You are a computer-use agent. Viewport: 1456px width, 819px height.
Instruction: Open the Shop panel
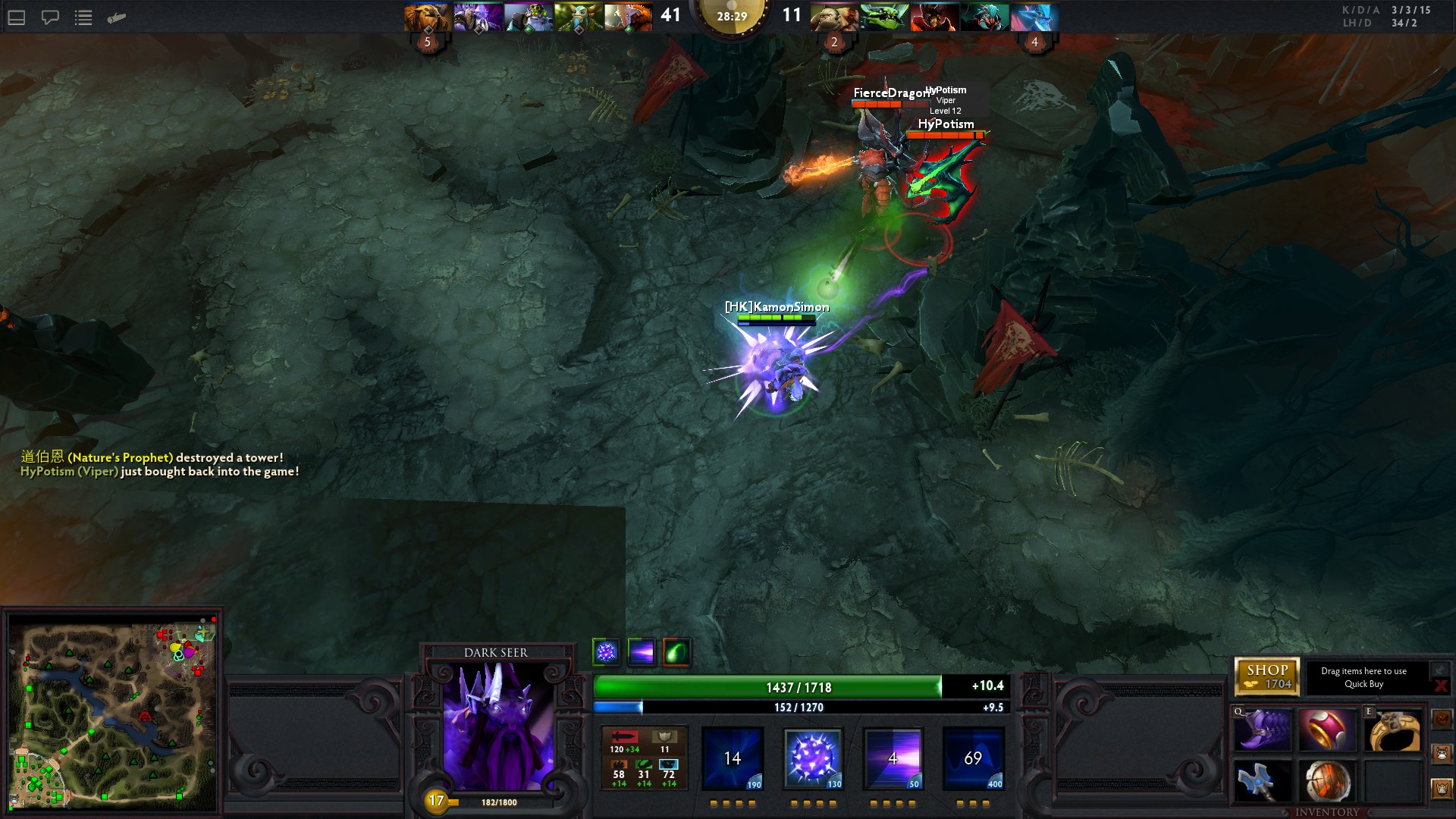coord(1266,676)
